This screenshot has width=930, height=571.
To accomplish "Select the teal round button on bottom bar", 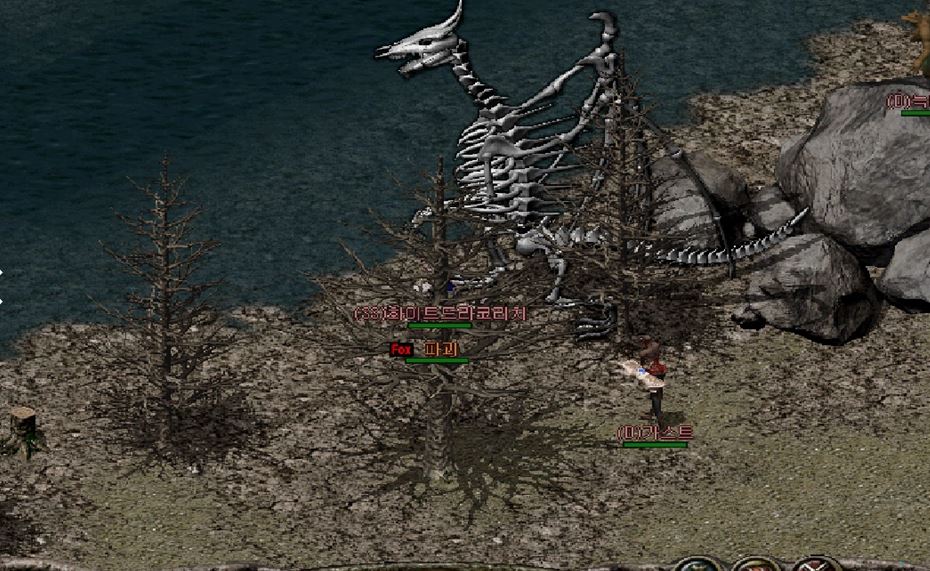I will (697, 565).
